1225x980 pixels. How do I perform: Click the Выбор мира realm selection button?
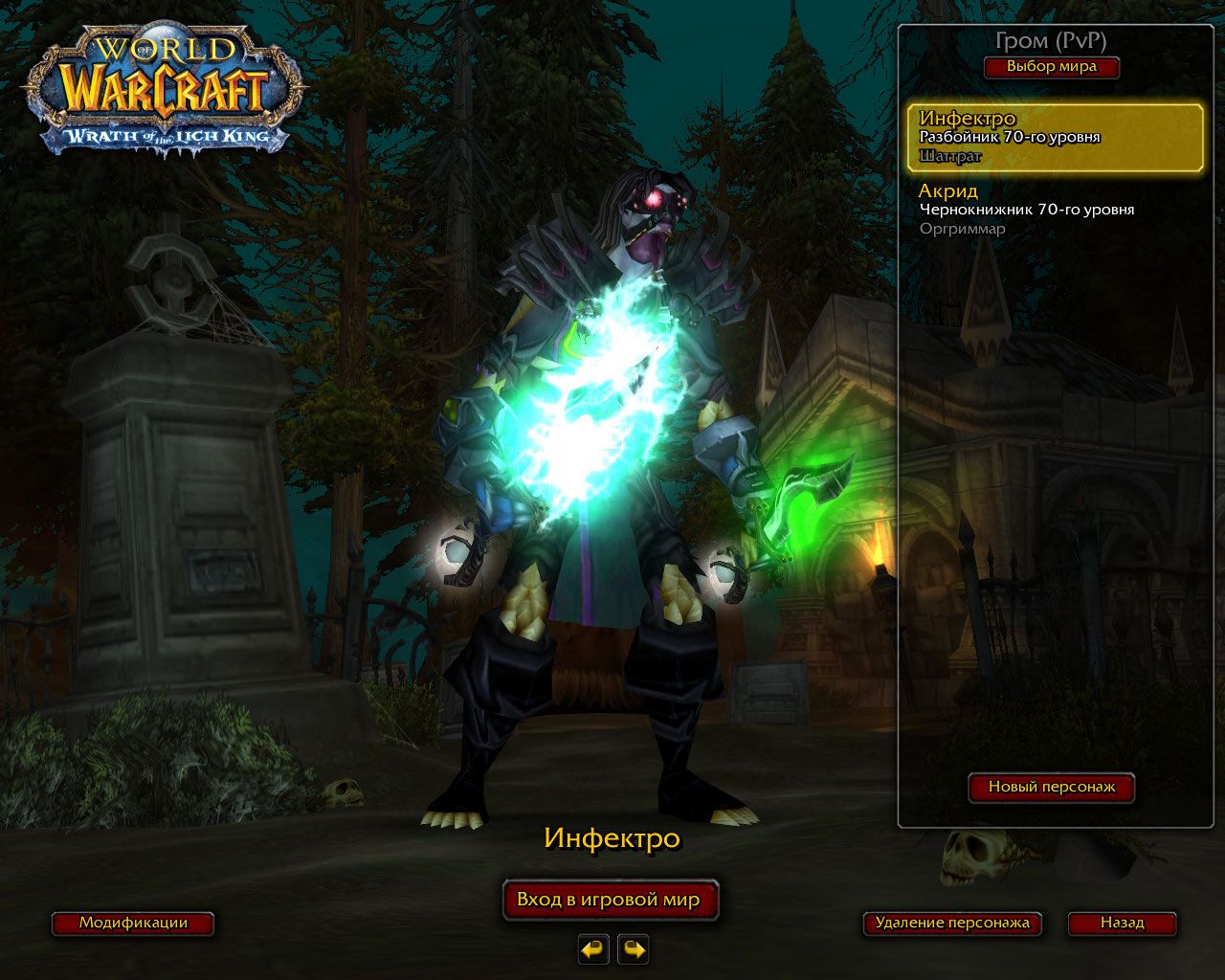(1051, 67)
